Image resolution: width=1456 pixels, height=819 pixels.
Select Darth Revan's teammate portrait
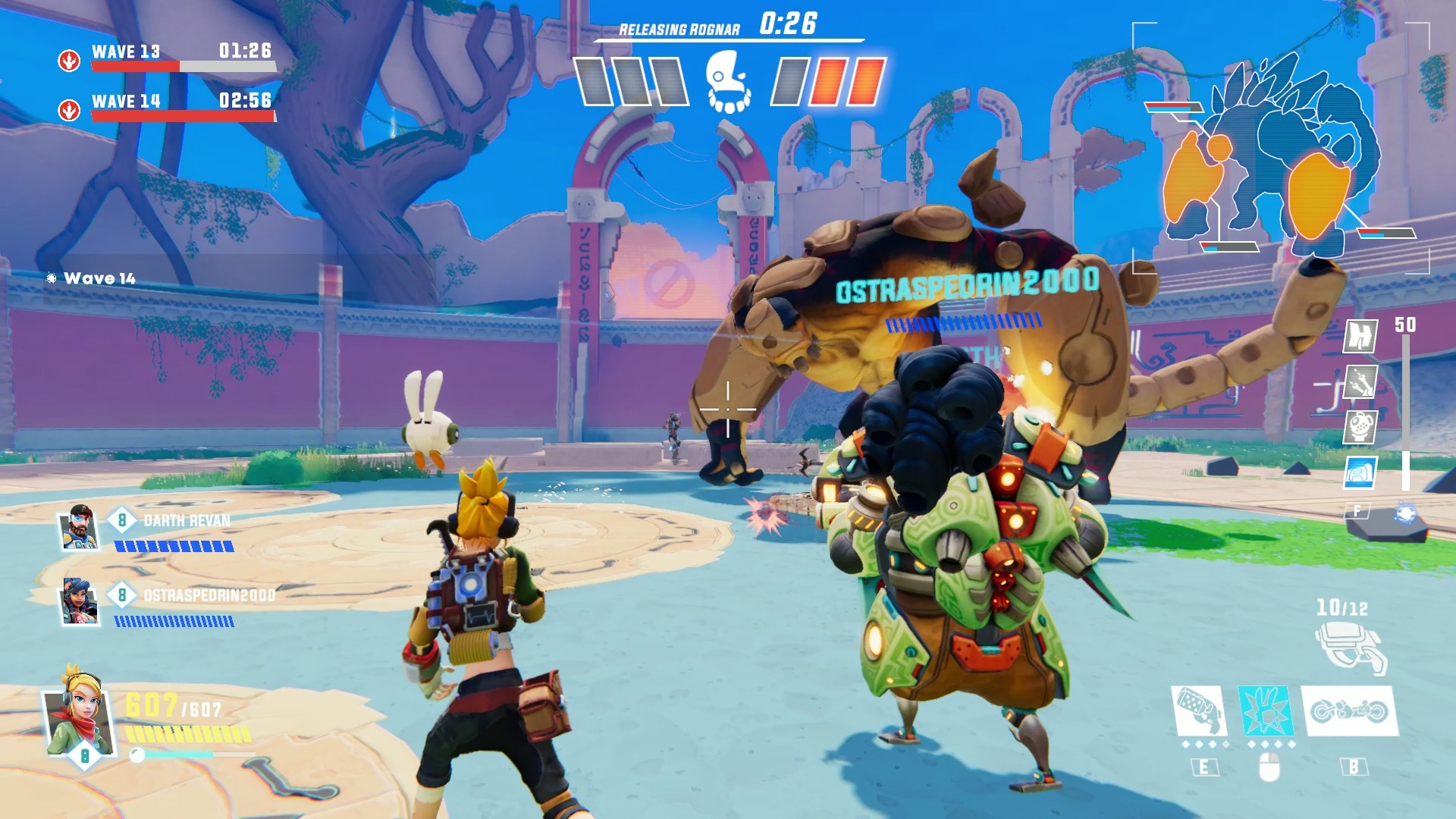pos(80,527)
